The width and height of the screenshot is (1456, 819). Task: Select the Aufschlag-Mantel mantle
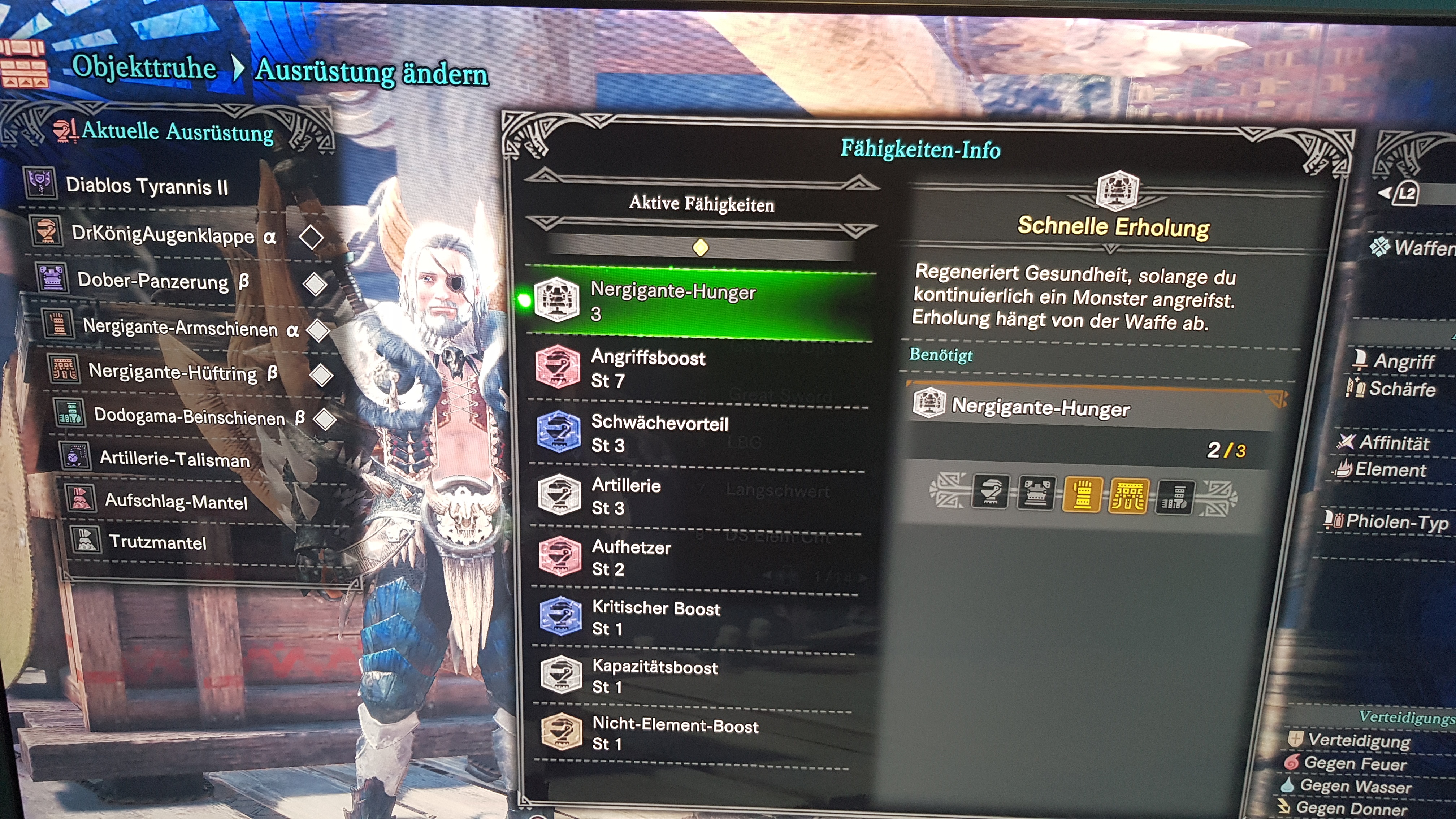coord(176,501)
